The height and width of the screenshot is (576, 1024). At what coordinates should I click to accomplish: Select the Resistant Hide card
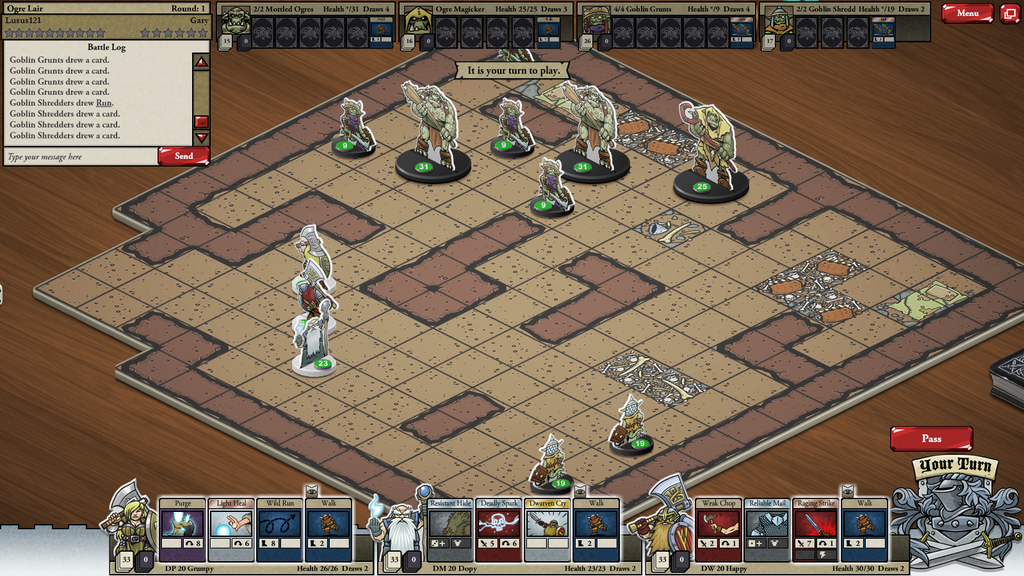click(450, 529)
